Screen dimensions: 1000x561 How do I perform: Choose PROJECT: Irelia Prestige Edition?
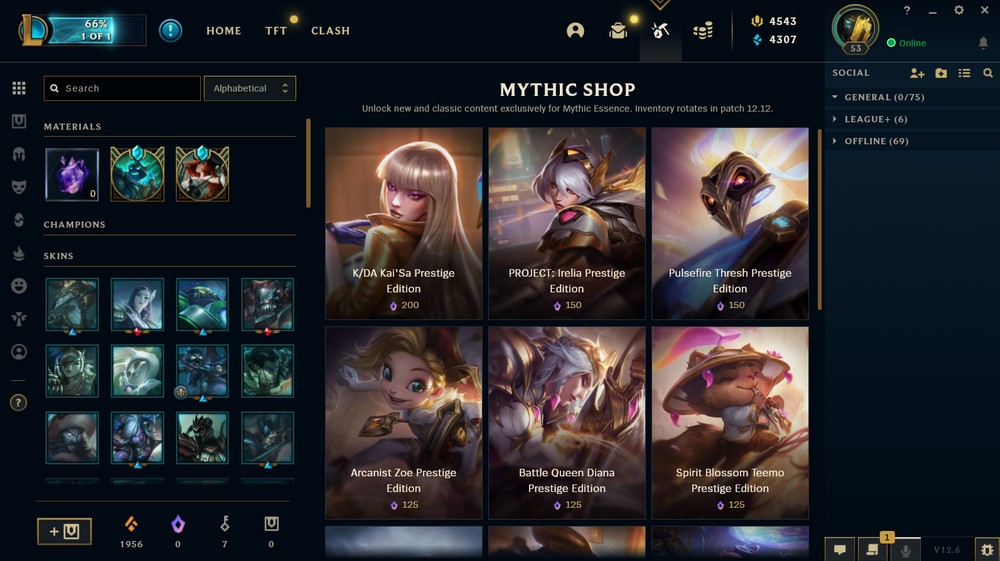click(x=567, y=223)
